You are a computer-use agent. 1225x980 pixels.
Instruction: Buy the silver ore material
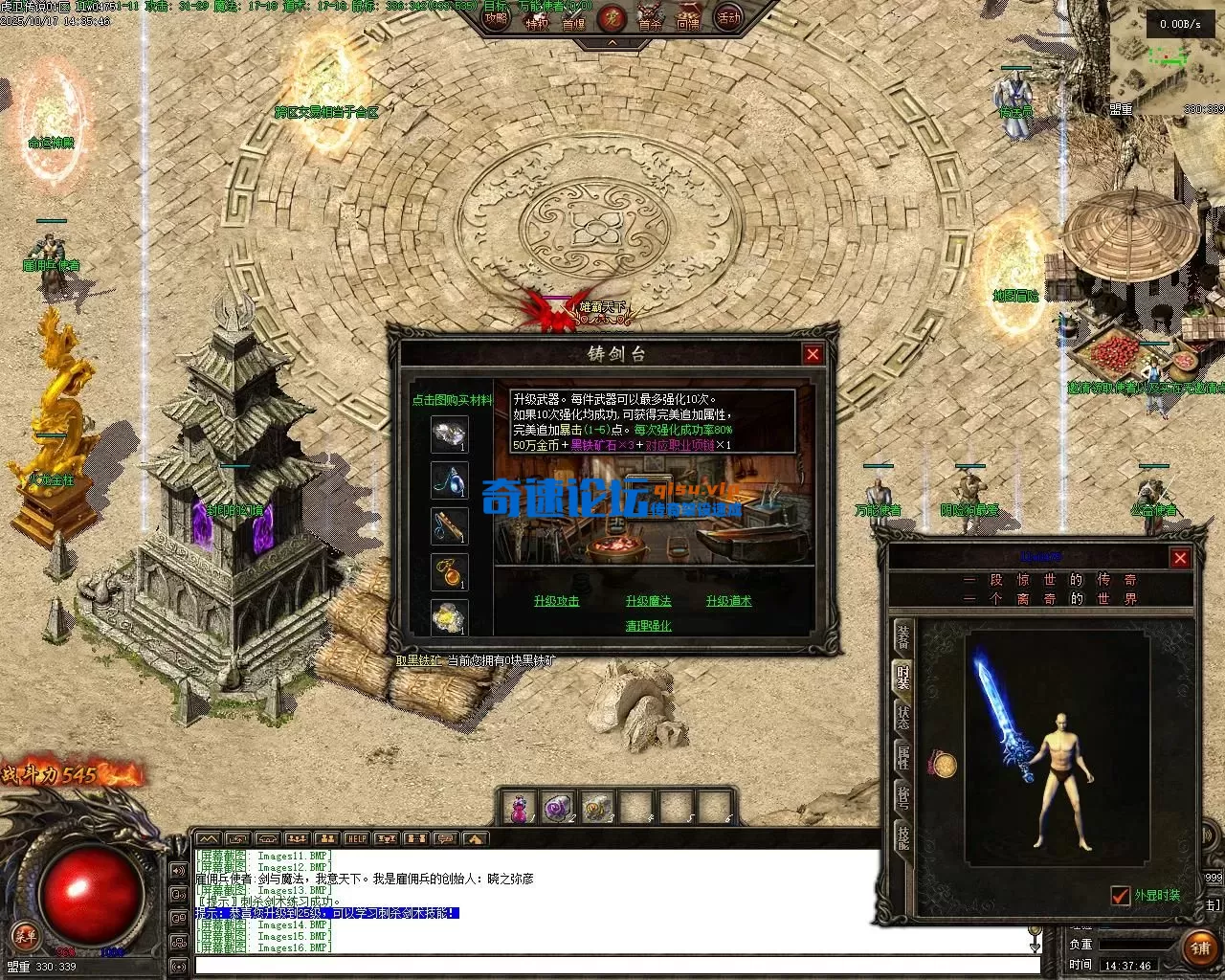tap(449, 434)
